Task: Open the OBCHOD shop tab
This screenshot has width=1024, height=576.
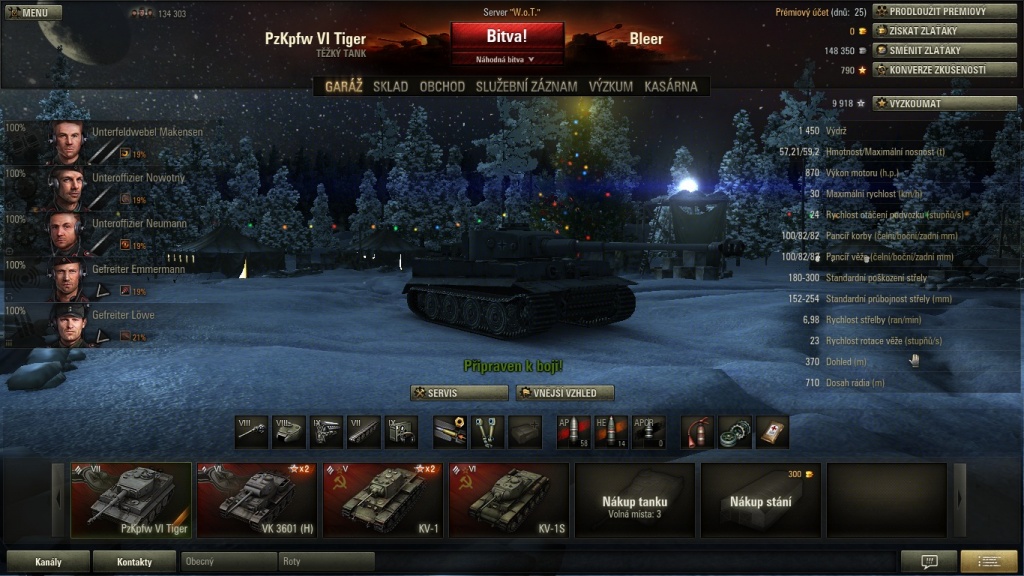Action: [x=442, y=87]
